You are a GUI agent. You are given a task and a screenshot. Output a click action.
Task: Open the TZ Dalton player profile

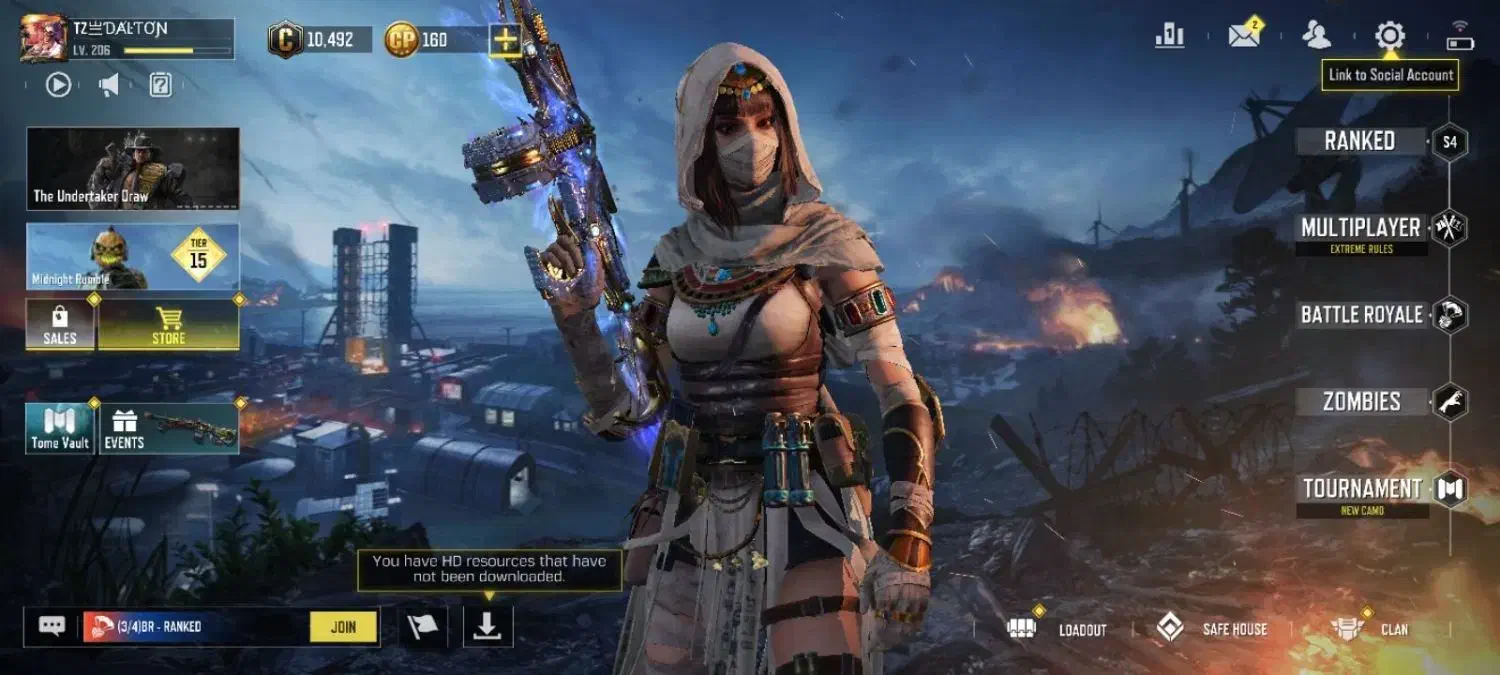[43, 38]
